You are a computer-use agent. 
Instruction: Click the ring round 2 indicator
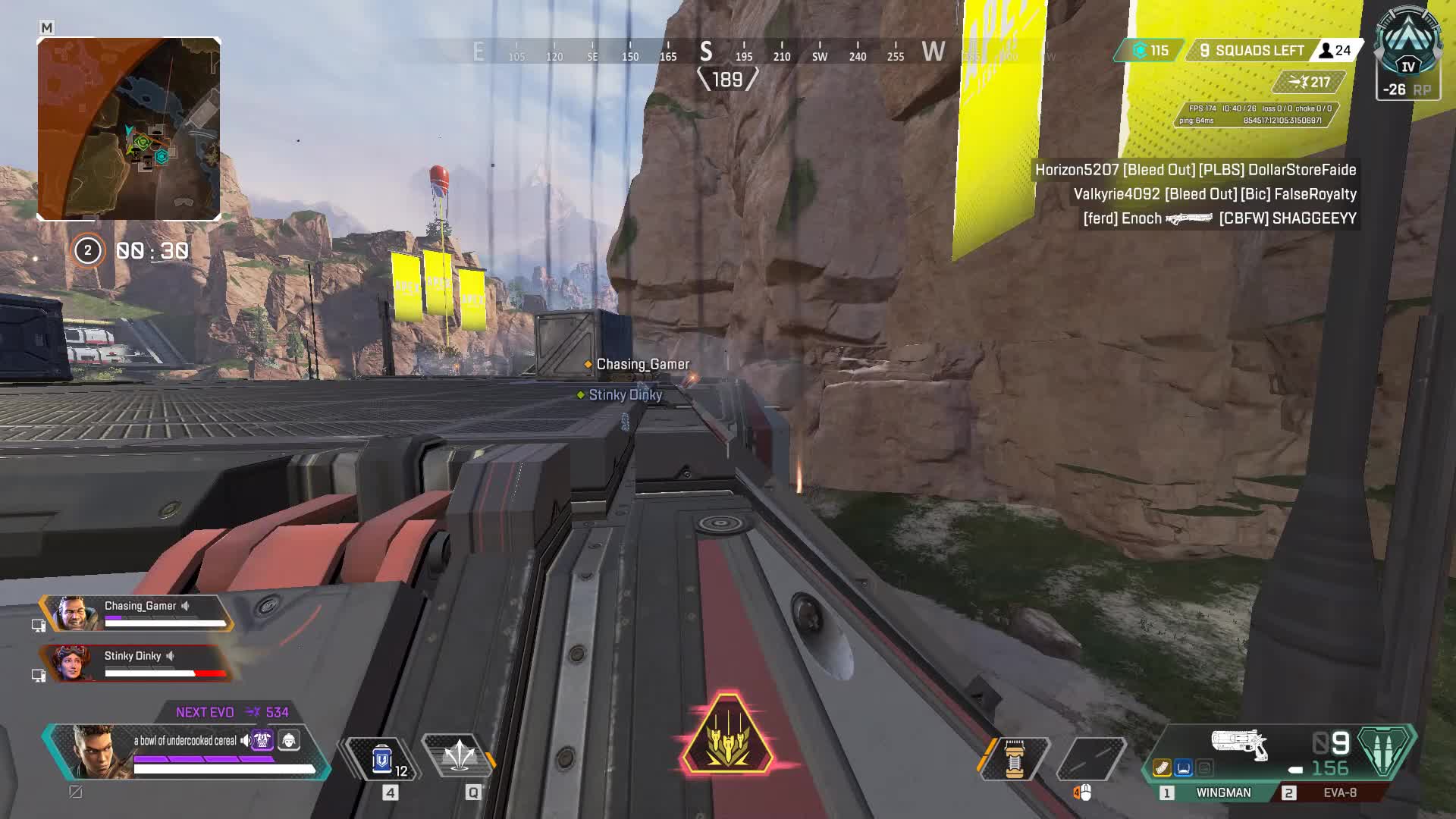click(x=87, y=250)
